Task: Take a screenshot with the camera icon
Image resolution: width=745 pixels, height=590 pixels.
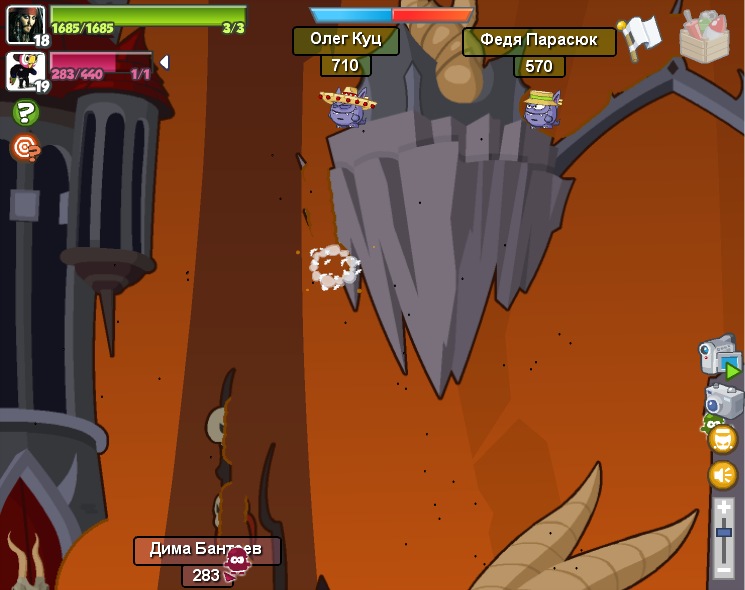Action: 724,401
